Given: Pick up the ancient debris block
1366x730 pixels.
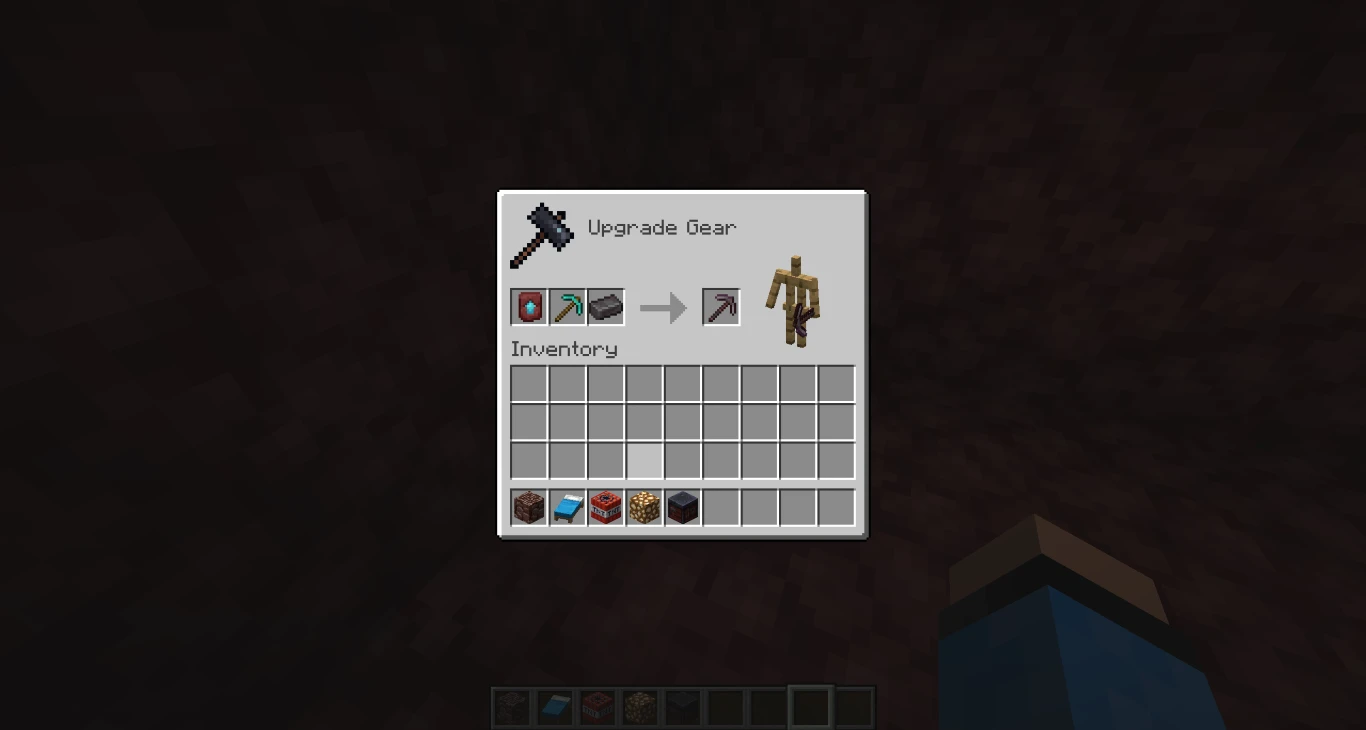Looking at the screenshot, I should tap(681, 507).
